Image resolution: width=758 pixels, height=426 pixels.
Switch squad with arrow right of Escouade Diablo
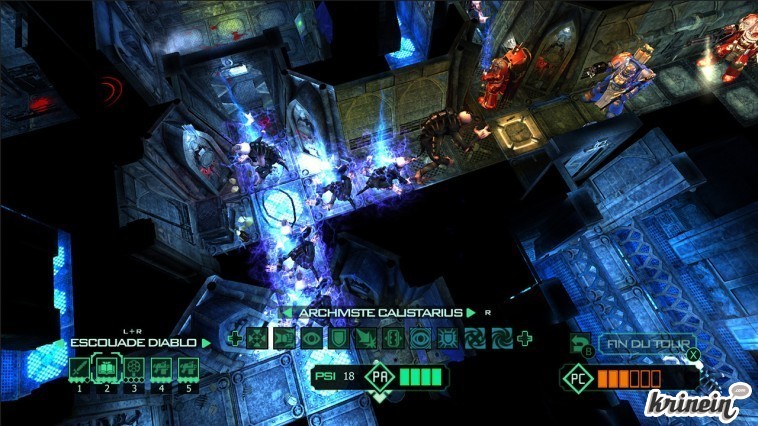(x=207, y=343)
